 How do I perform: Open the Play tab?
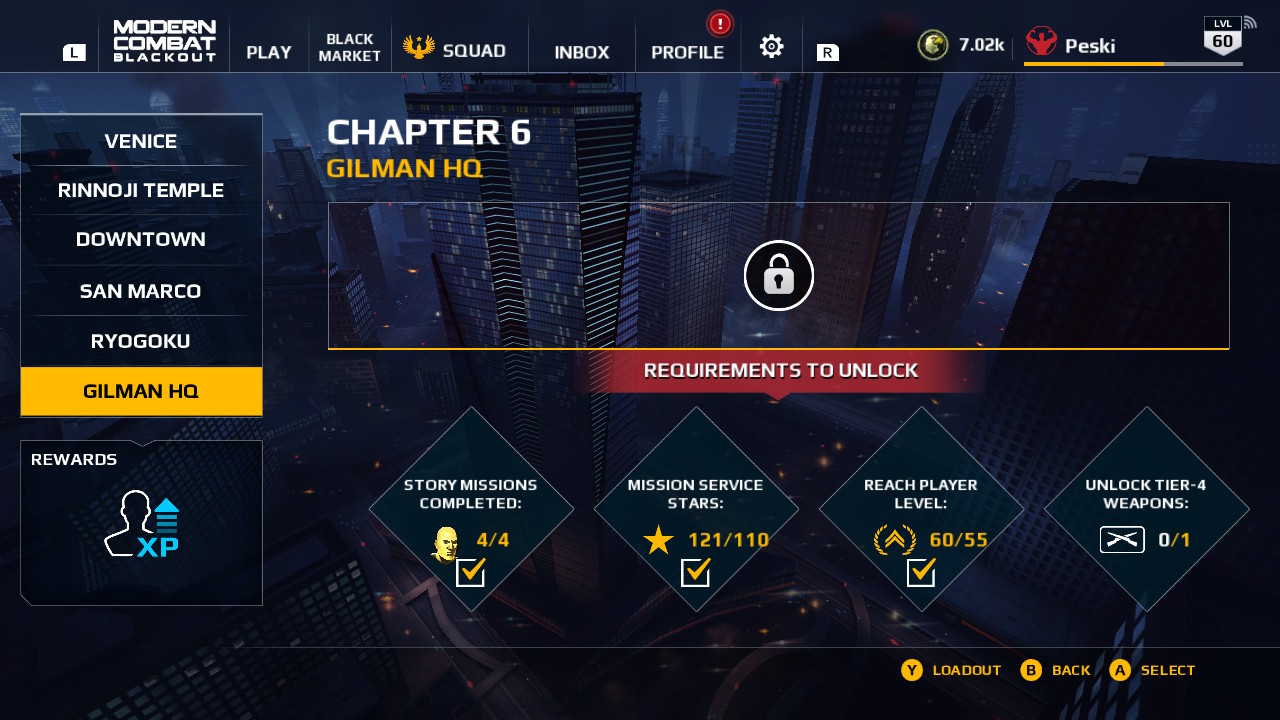[x=269, y=52]
